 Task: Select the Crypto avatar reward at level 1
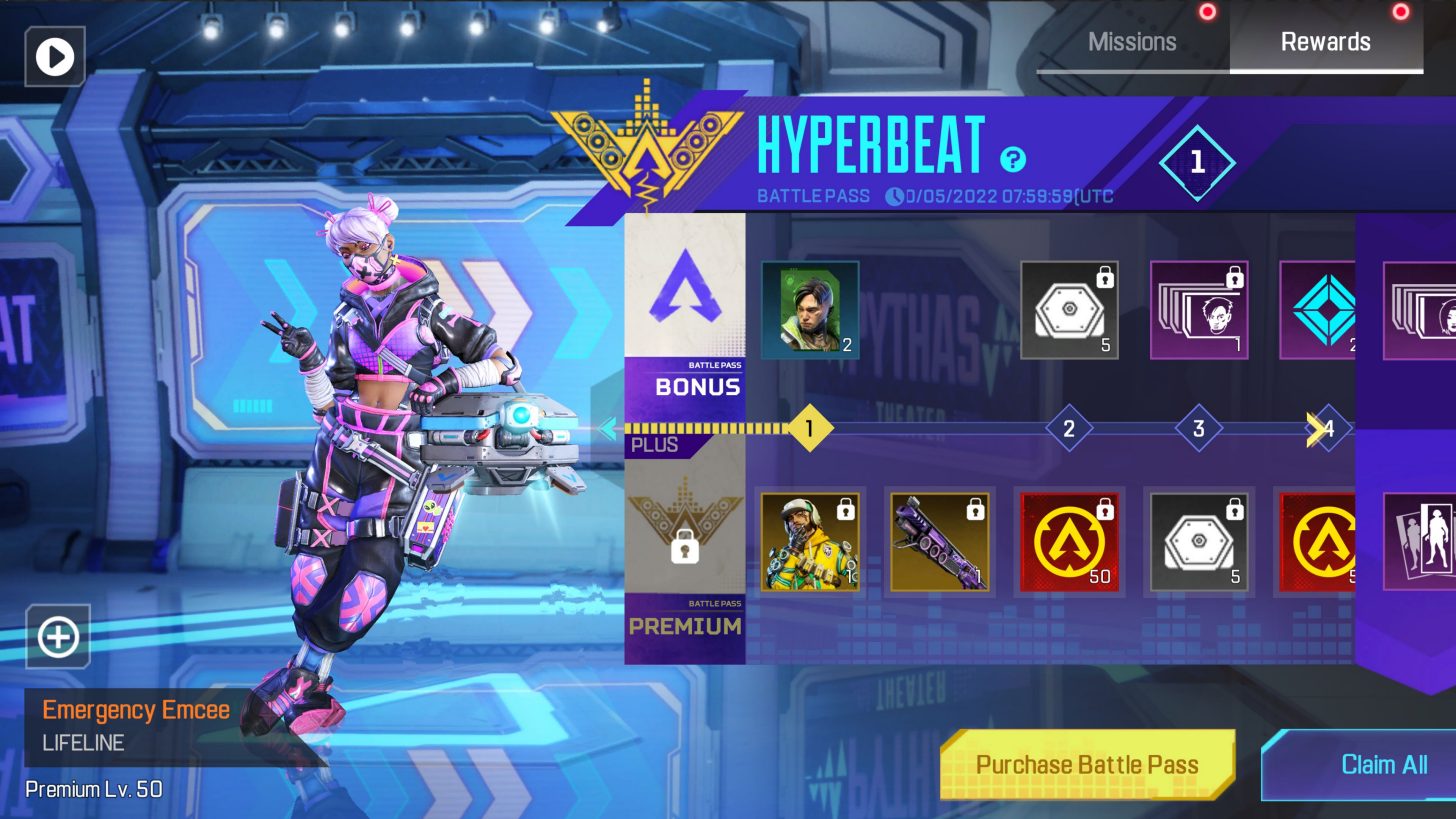(x=810, y=310)
